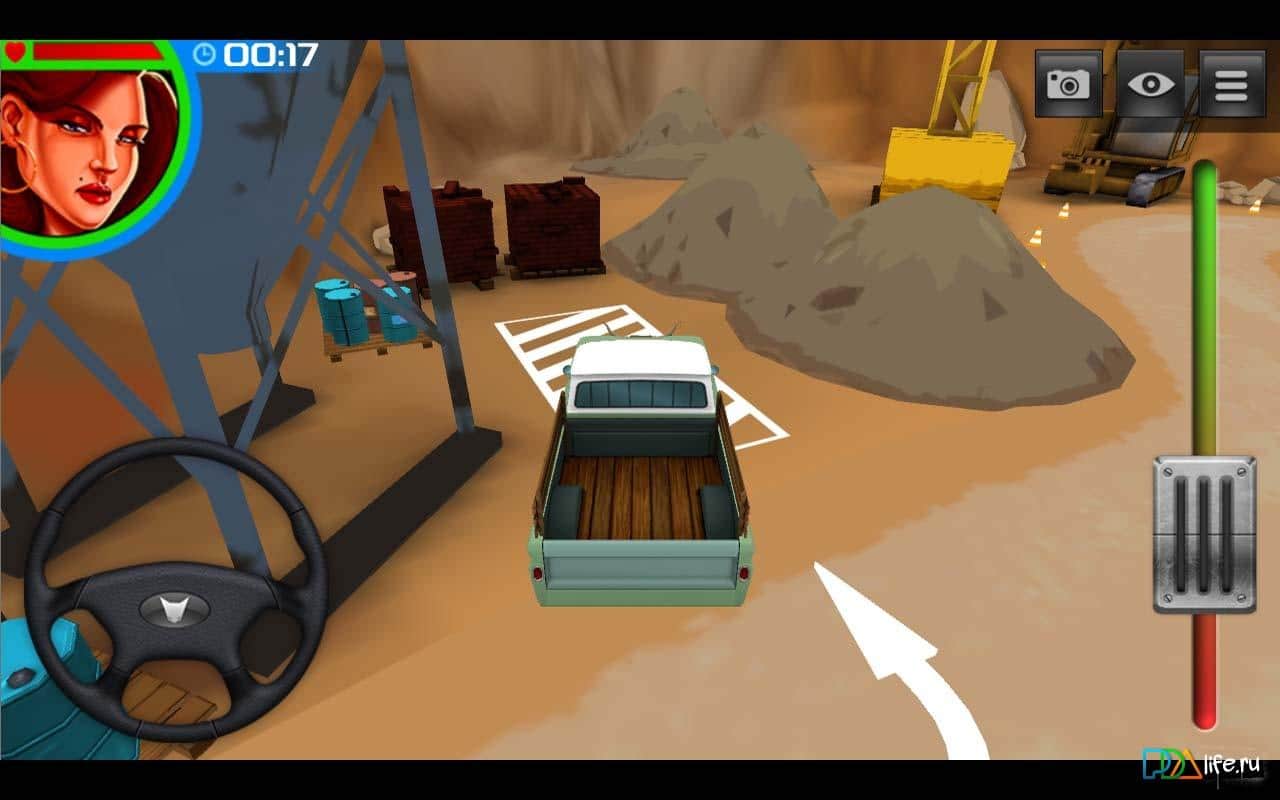The image size is (1280, 800).
Task: Click the clock icon beside the timer
Action: [x=203, y=56]
